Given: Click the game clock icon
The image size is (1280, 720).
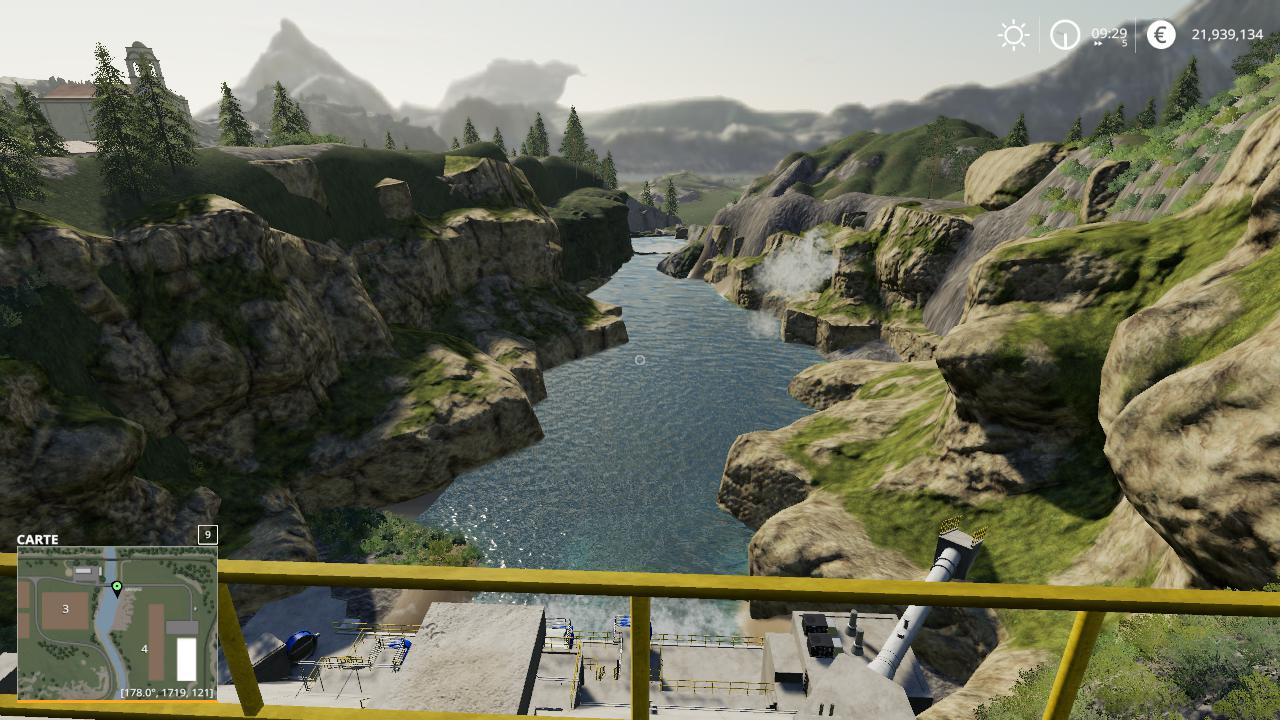Looking at the screenshot, I should [1065, 36].
